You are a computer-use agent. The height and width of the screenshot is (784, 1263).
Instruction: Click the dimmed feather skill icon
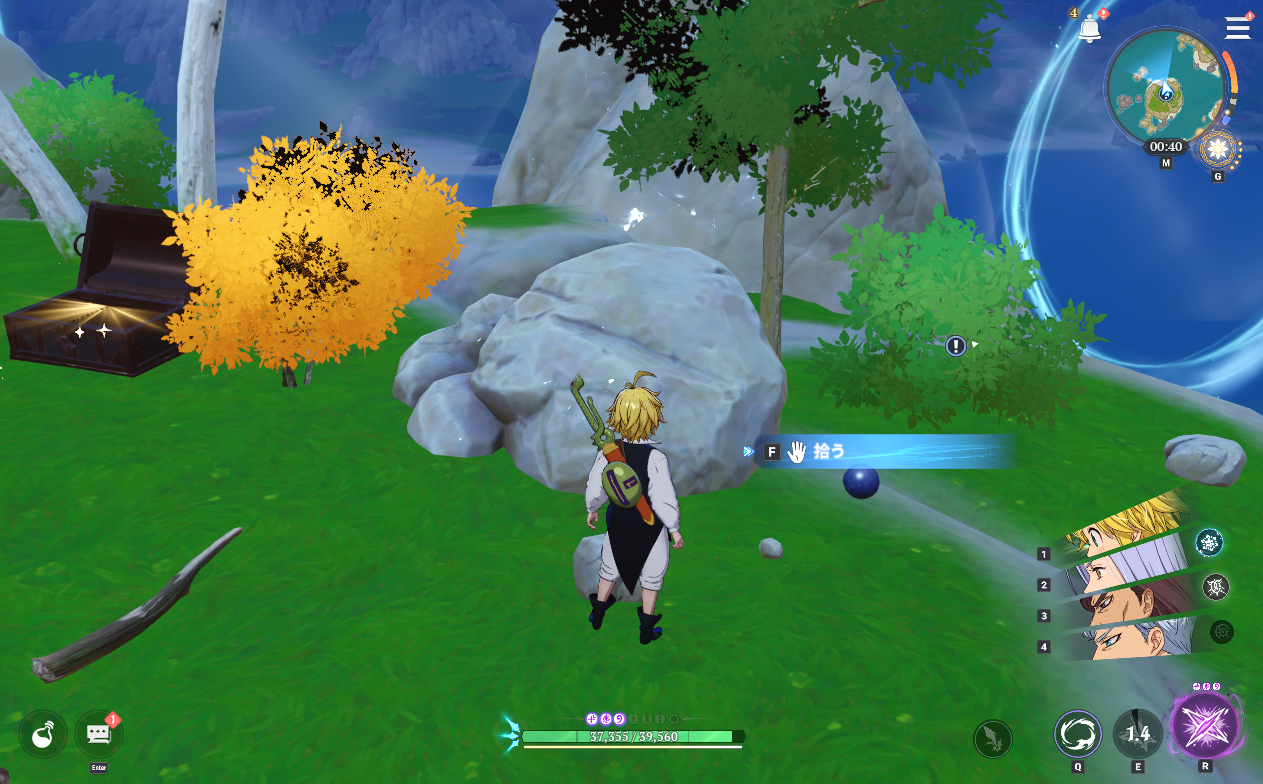[x=992, y=739]
